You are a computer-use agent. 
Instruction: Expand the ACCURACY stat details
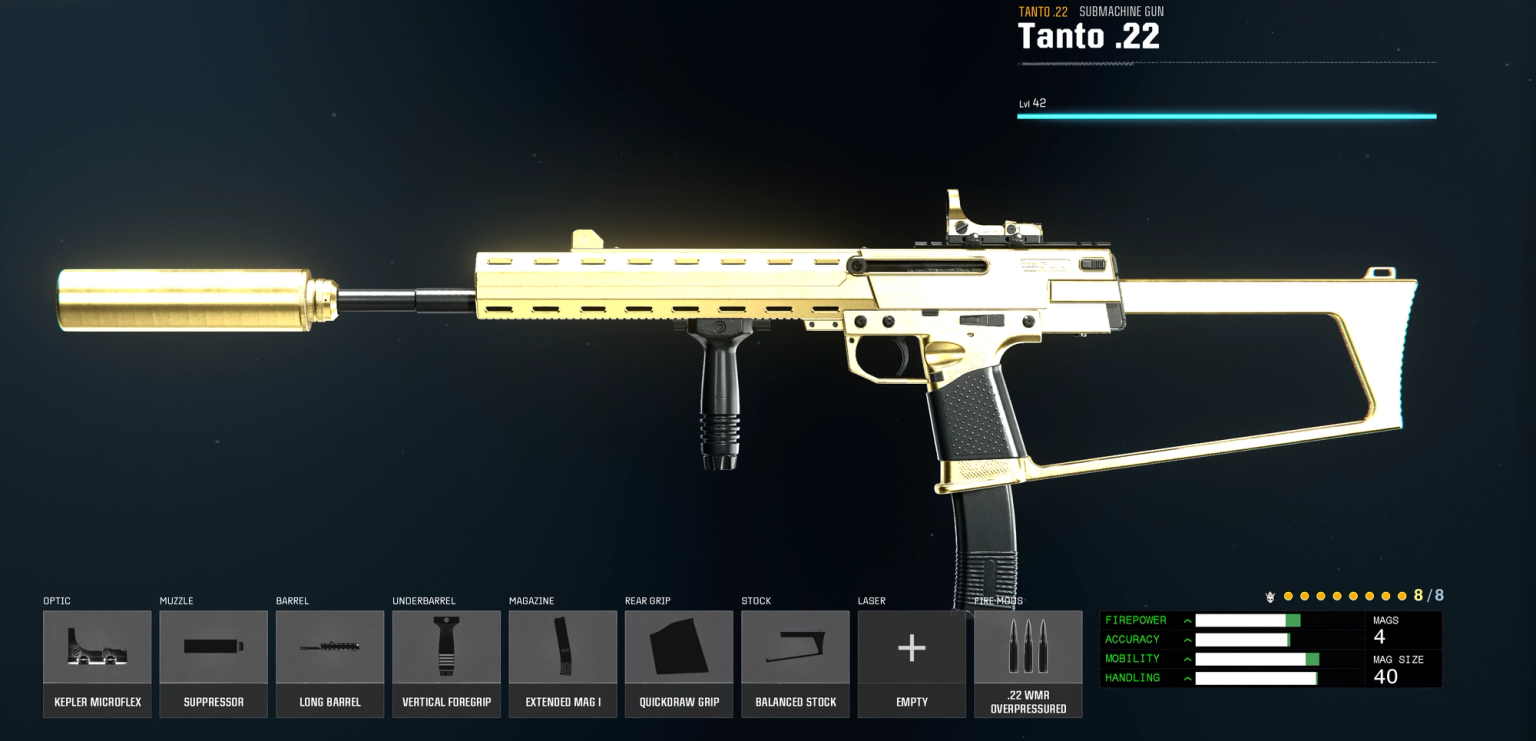click(x=1186, y=639)
